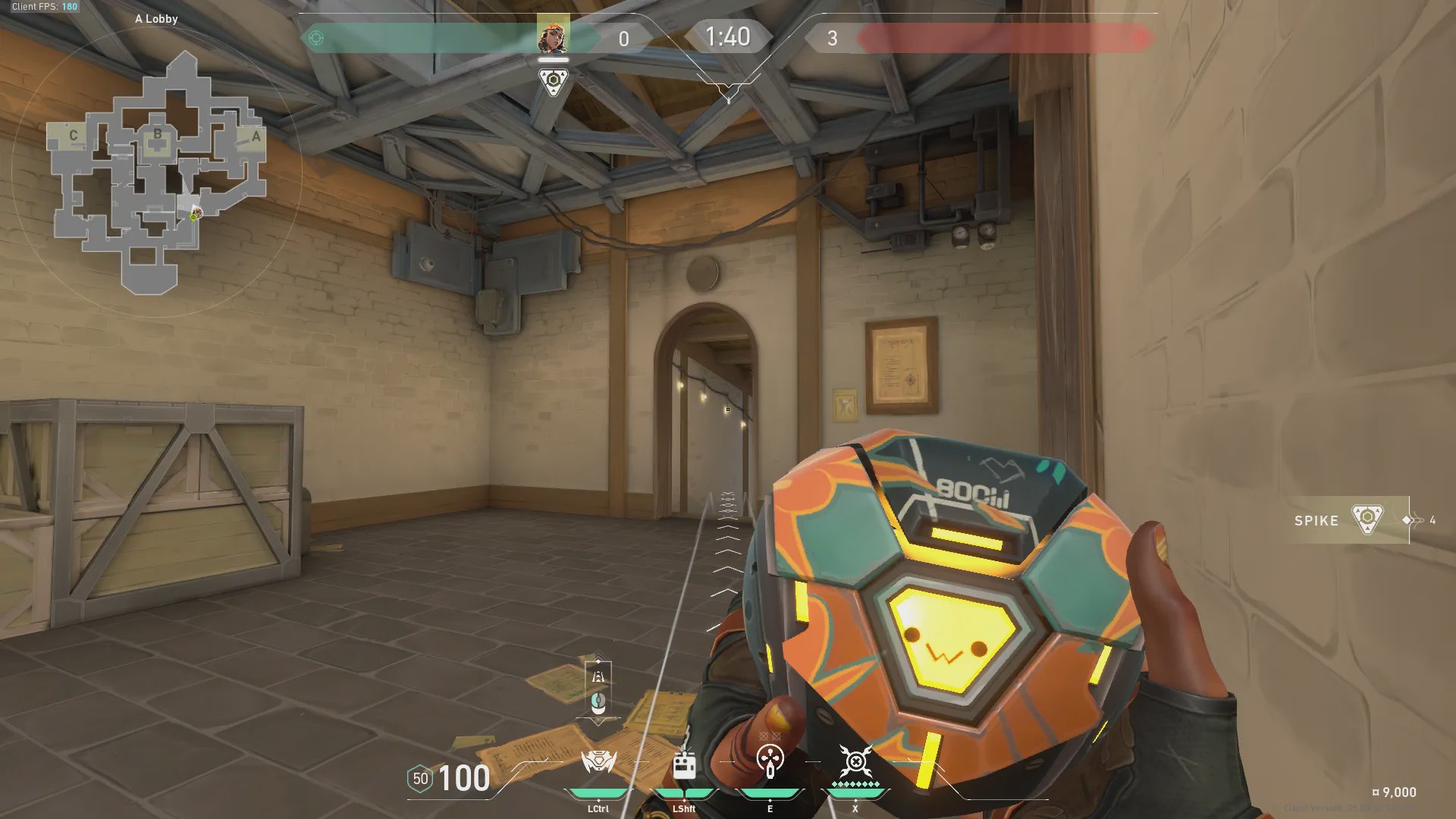The height and width of the screenshot is (819, 1456).
Task: Click the spike carrier icon below the portrait
Action: tap(553, 81)
